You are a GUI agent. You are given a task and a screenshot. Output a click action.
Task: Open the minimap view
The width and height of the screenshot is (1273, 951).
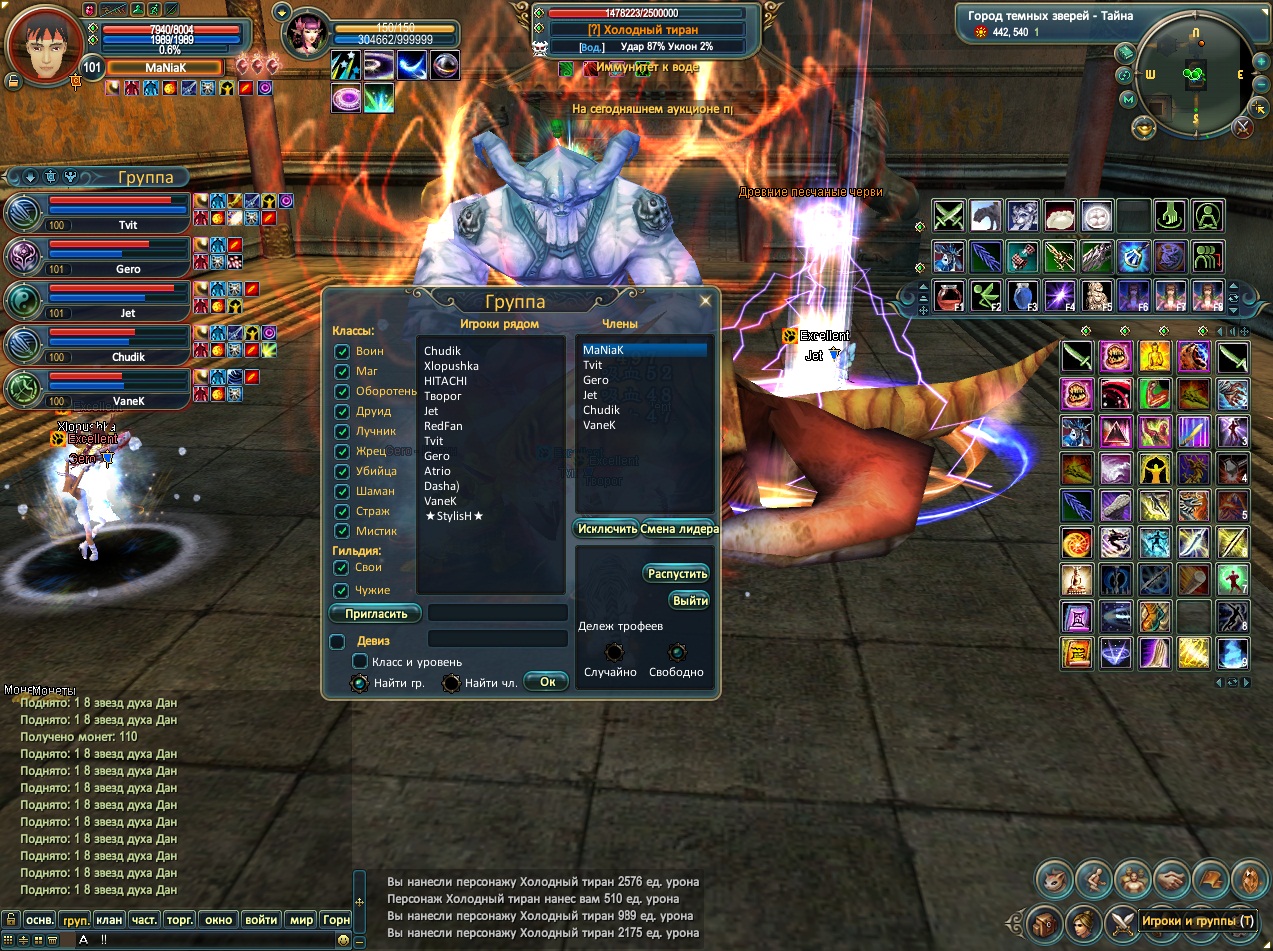tap(1194, 73)
